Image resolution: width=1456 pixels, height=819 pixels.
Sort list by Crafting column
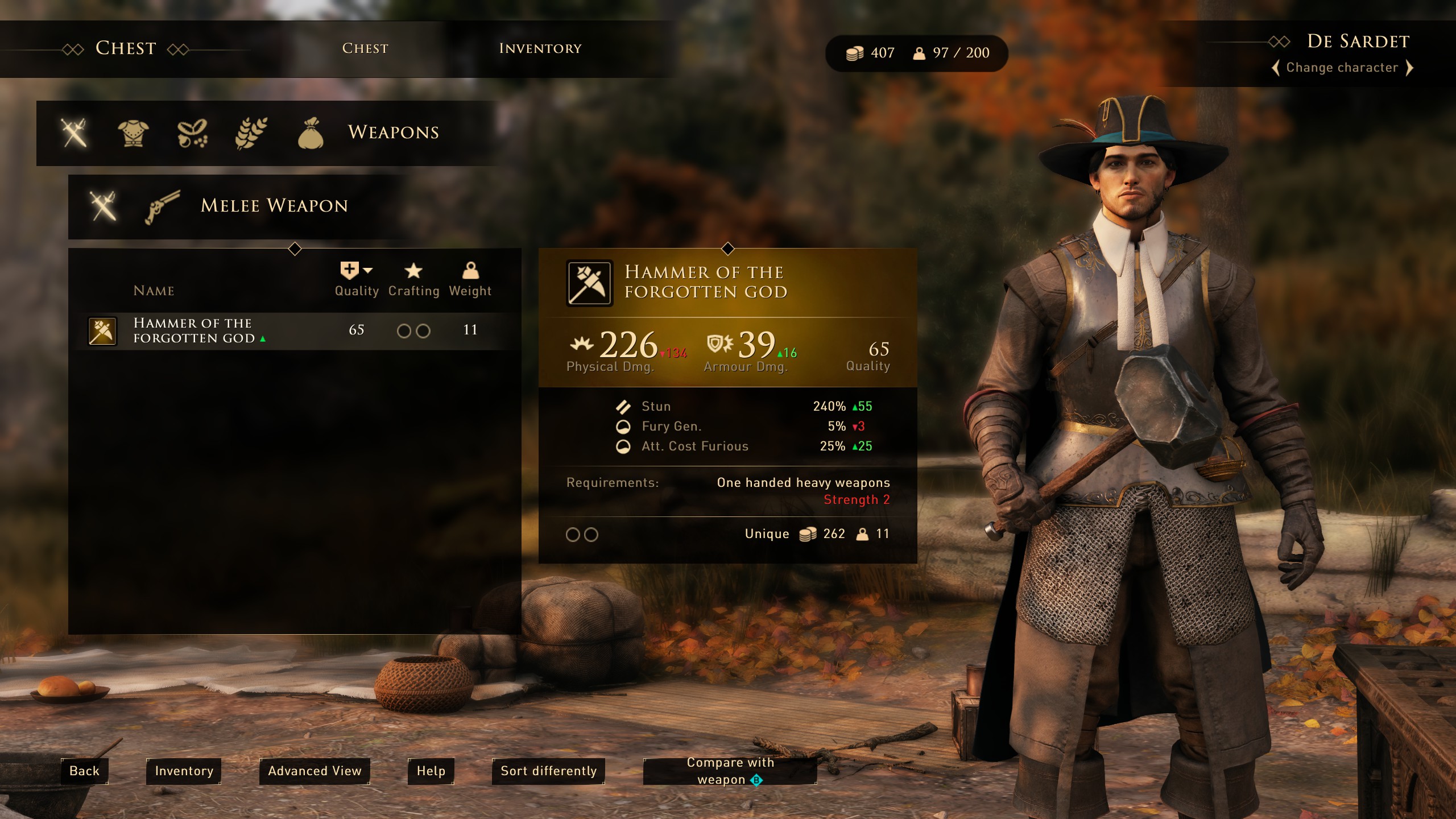tap(413, 279)
